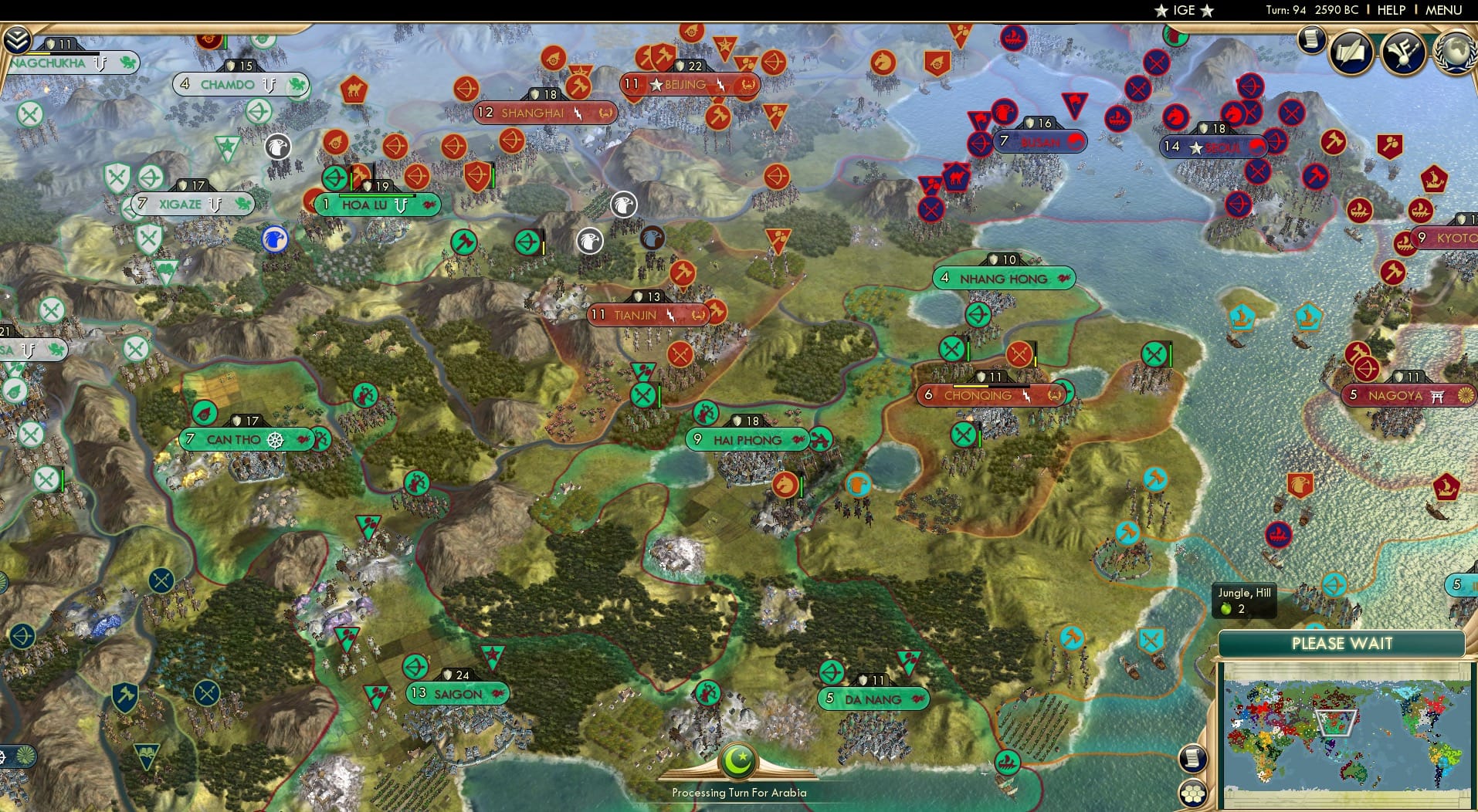Open the event log scroll beside the minimap
This screenshot has width=1478, height=812.
tap(1193, 758)
